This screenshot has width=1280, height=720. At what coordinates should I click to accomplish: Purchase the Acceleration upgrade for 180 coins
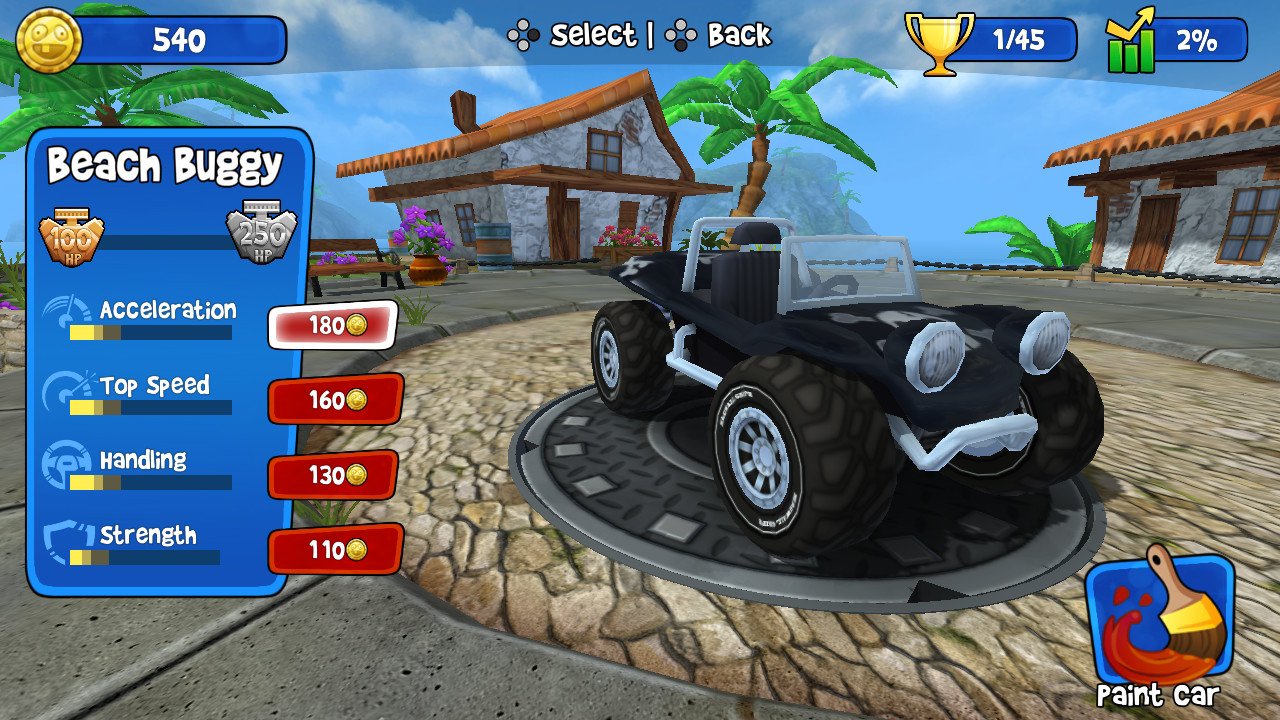pyautogui.click(x=334, y=325)
